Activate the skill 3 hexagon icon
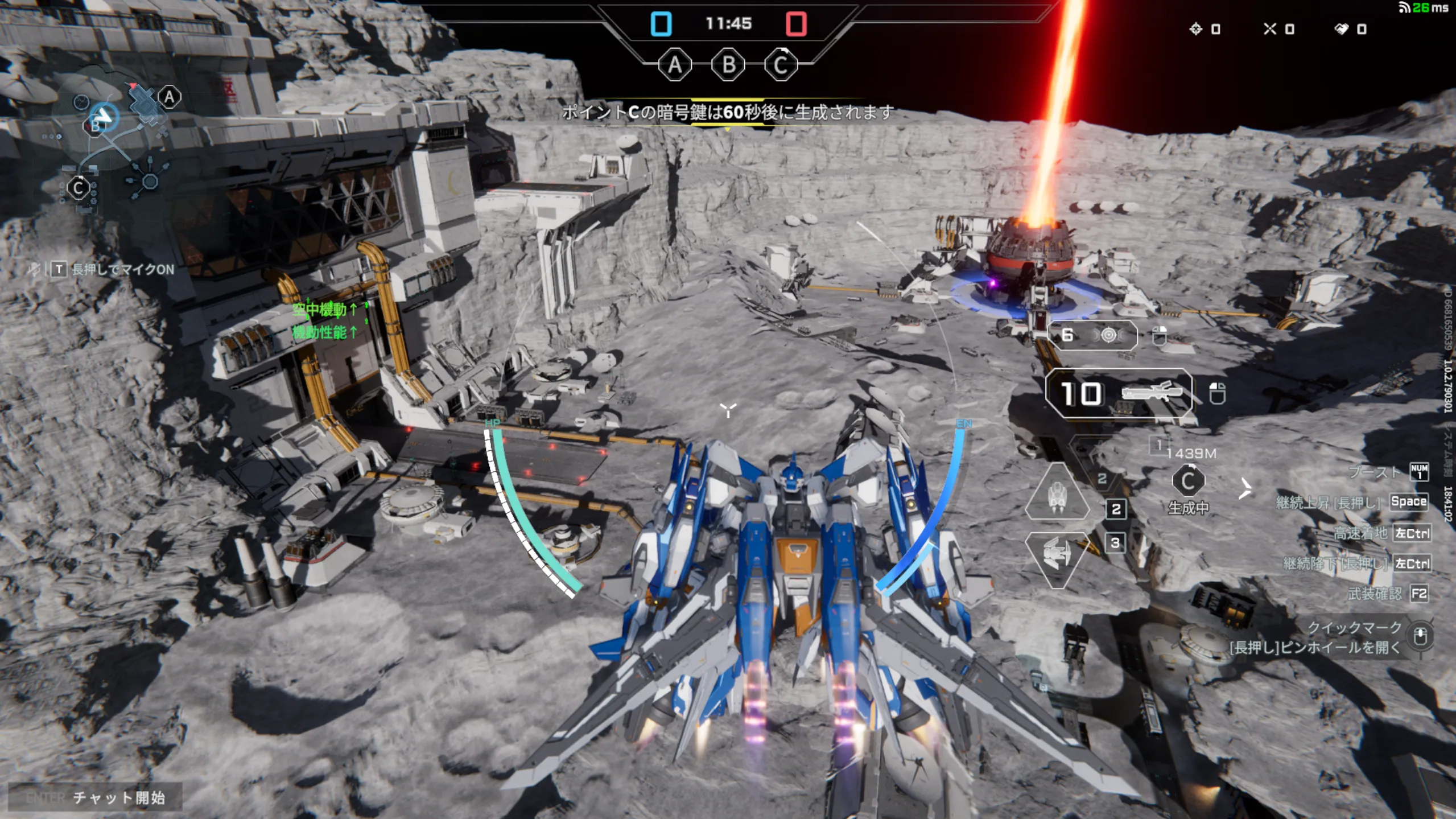The image size is (1456, 819). pyautogui.click(x=1057, y=557)
